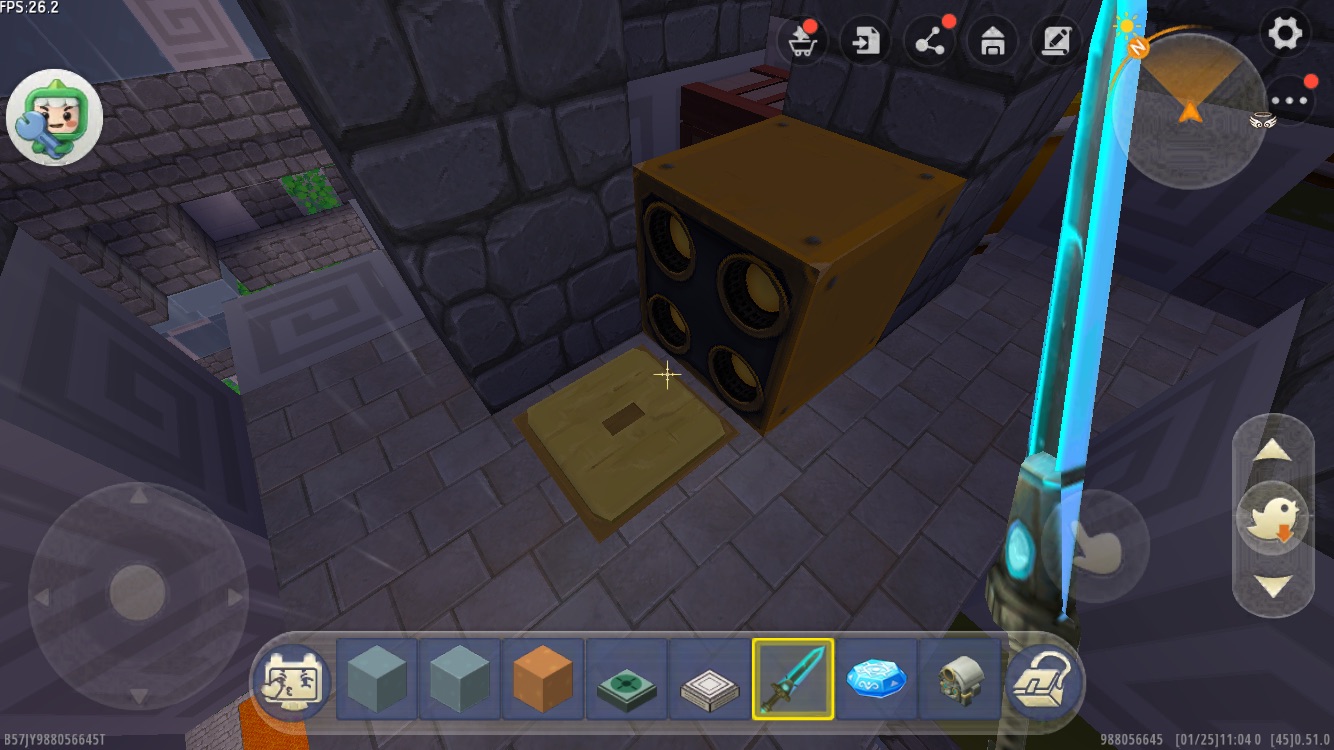
Task: Open the share icon
Action: [930, 42]
